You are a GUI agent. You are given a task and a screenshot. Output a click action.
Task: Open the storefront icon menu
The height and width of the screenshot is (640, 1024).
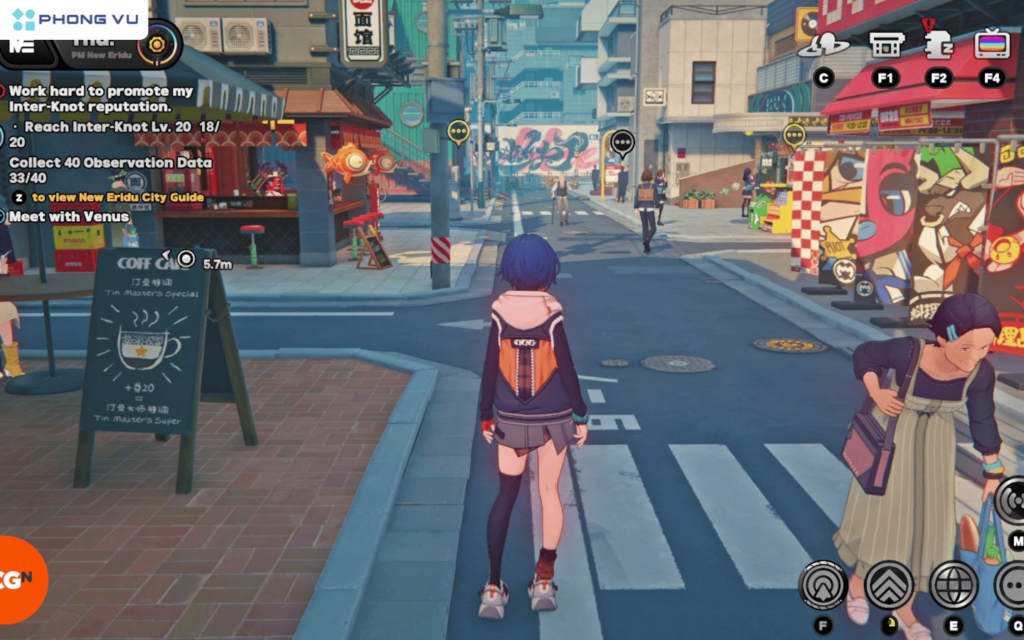884,45
